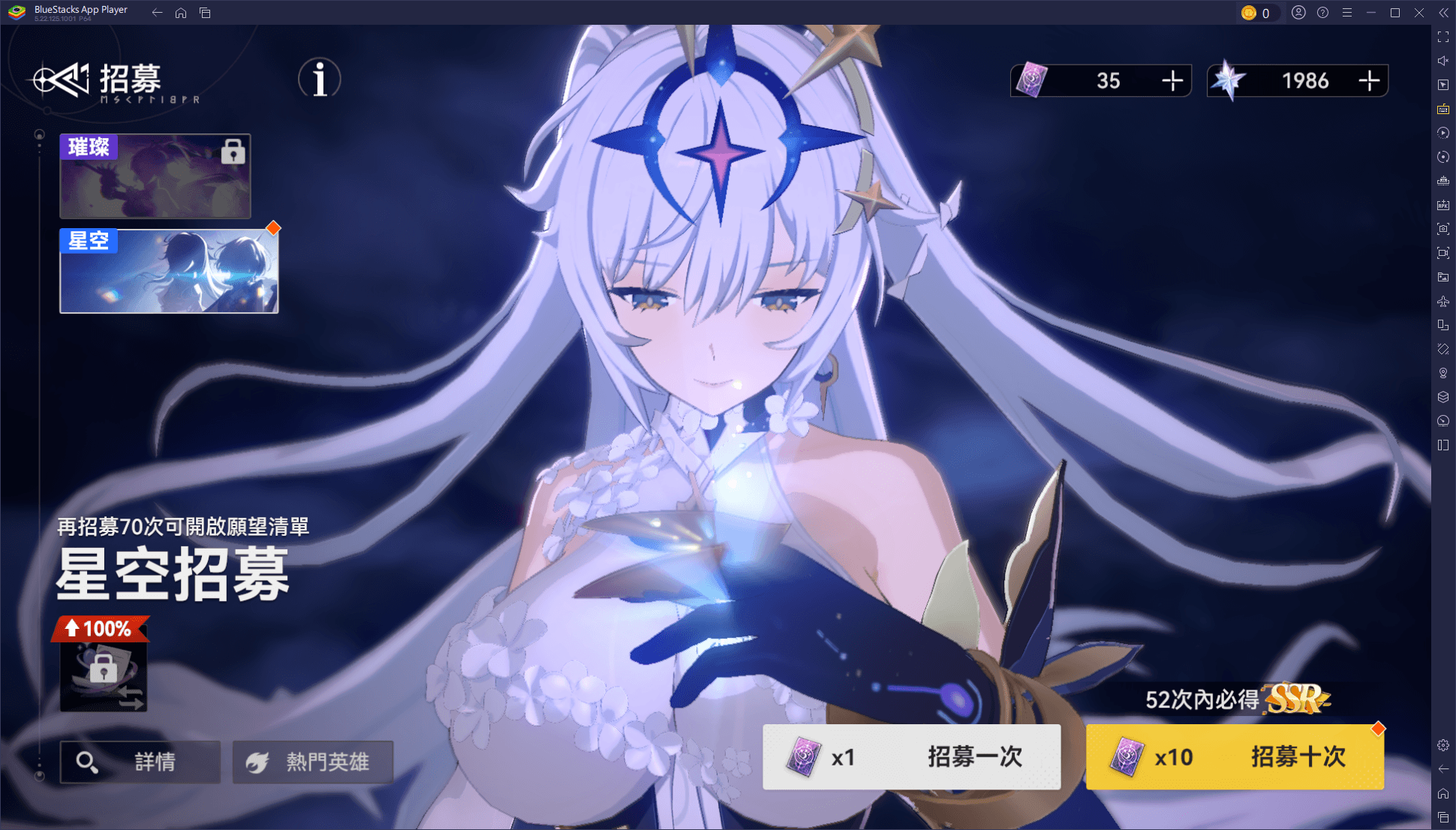The image size is (1456, 830).
Task: Enable the shake gesture tool
Action: (x=1442, y=348)
